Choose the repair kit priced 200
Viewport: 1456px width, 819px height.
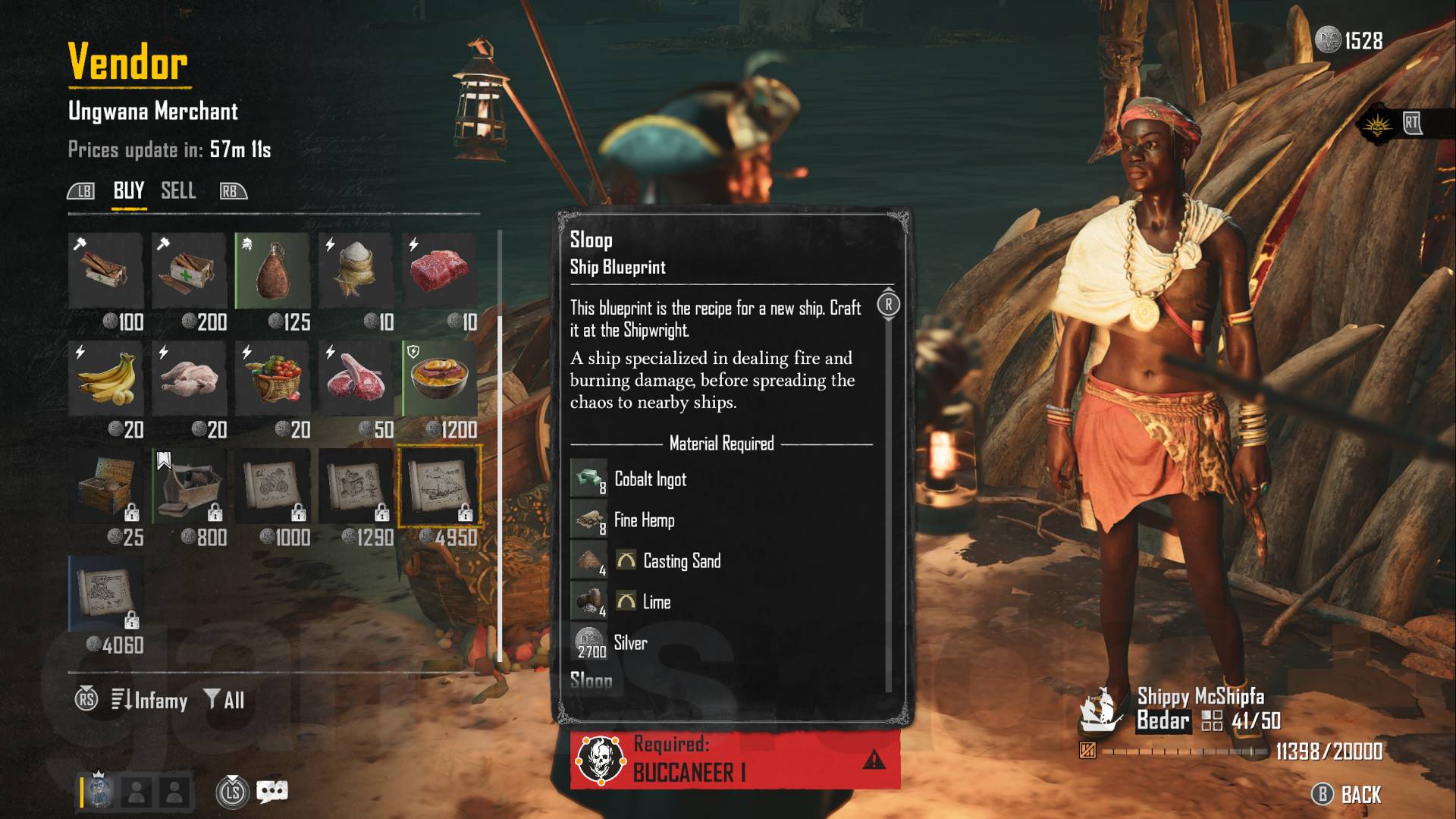[x=190, y=271]
